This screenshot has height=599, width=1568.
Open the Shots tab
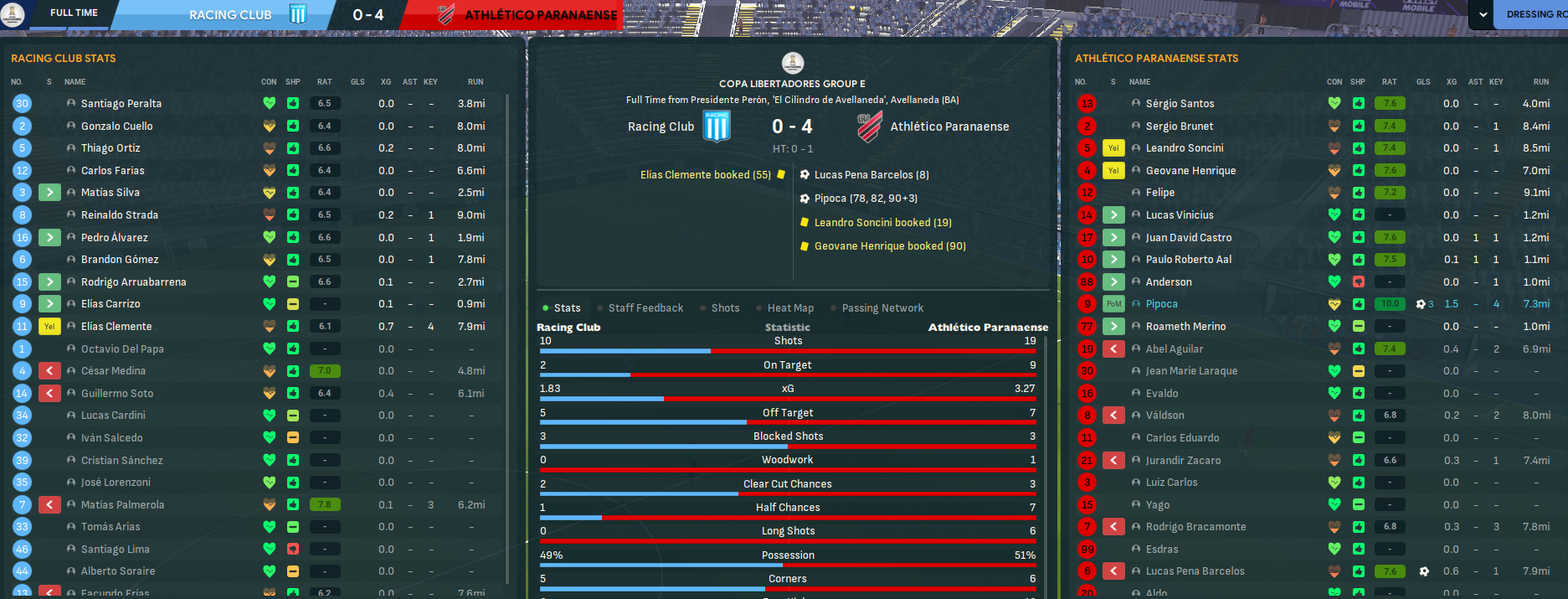(725, 308)
